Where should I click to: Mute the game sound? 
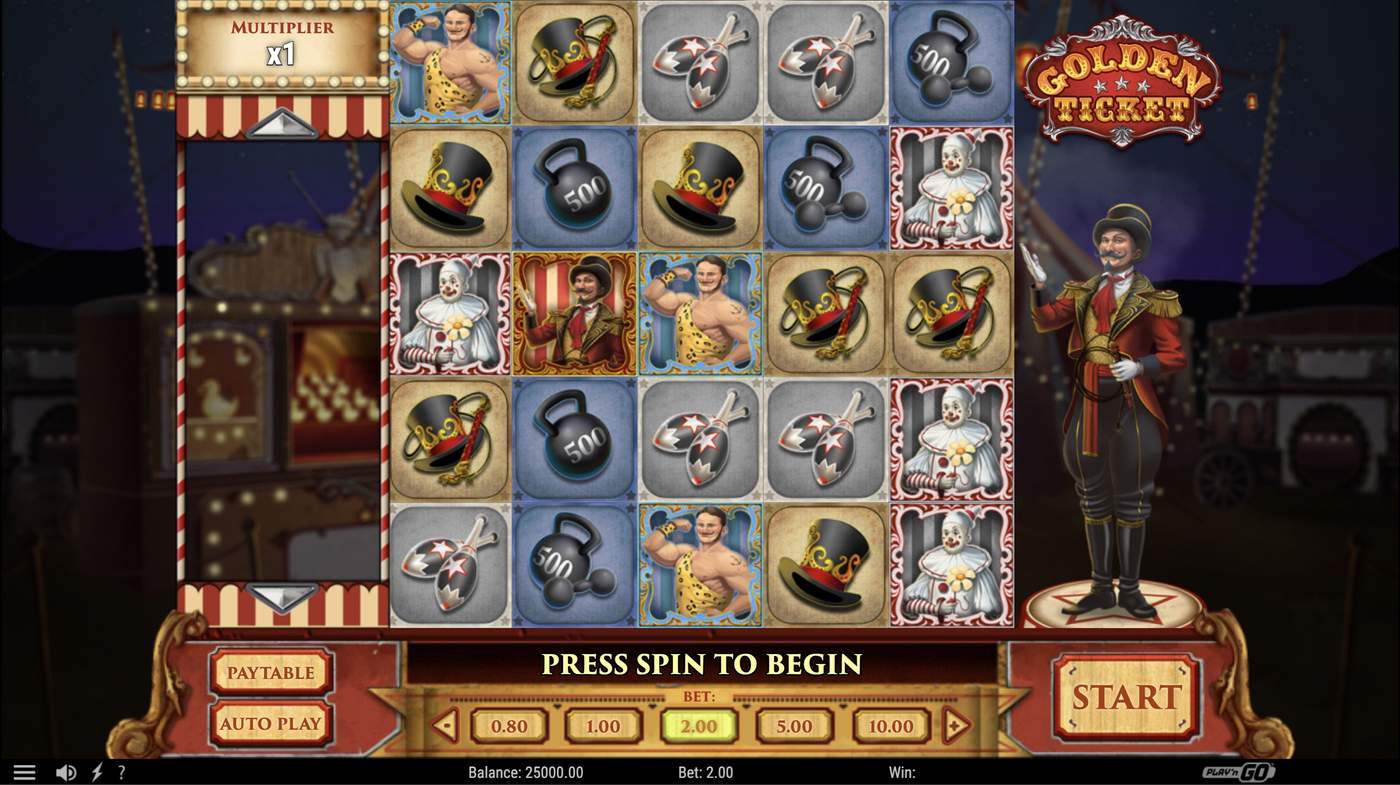point(66,771)
